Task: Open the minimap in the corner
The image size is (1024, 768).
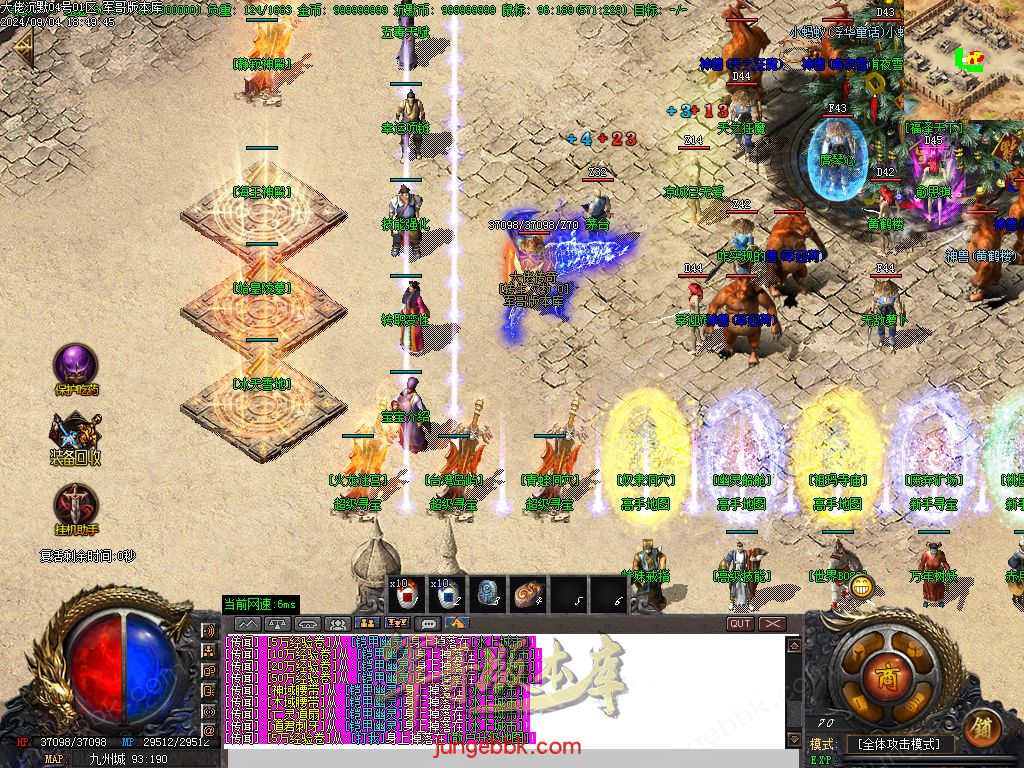Action: click(963, 58)
